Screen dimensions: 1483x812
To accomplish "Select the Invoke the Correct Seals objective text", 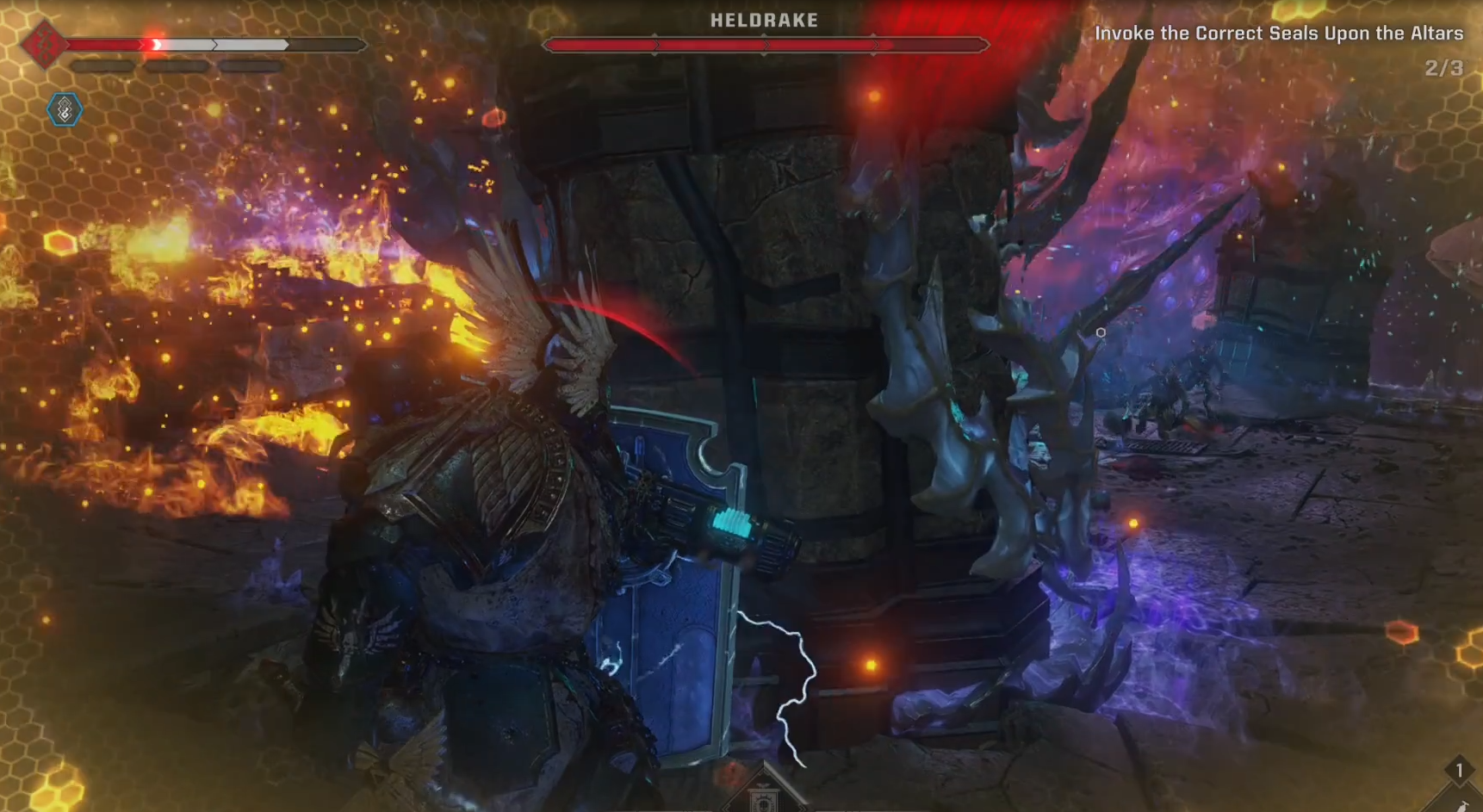I will [x=1279, y=34].
